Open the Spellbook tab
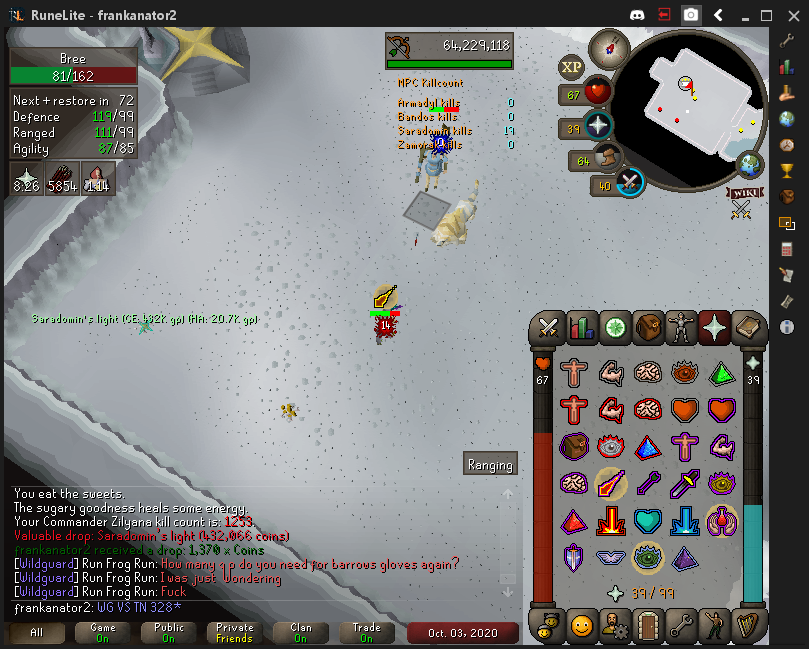Image resolution: width=809 pixels, height=649 pixels. click(748, 327)
